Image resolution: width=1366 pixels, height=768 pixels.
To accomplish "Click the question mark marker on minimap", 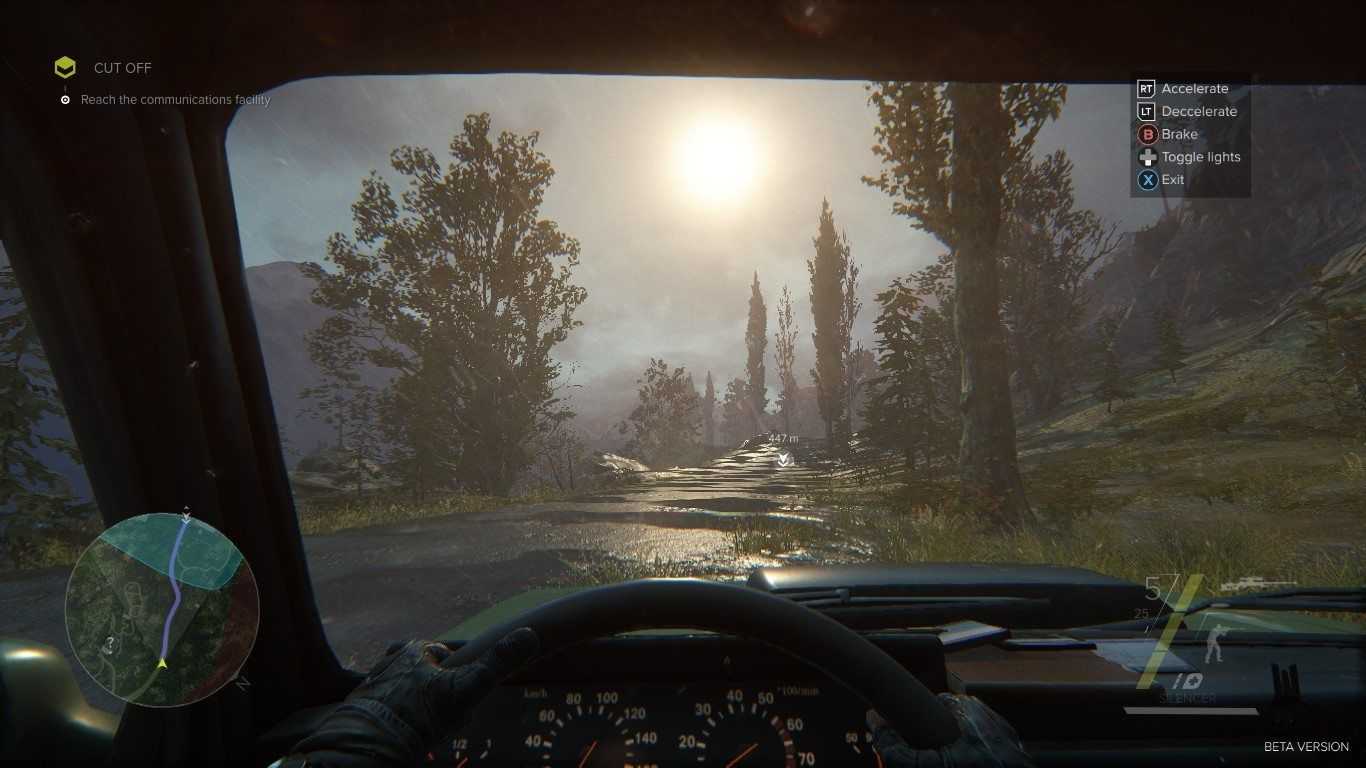I will [110, 644].
